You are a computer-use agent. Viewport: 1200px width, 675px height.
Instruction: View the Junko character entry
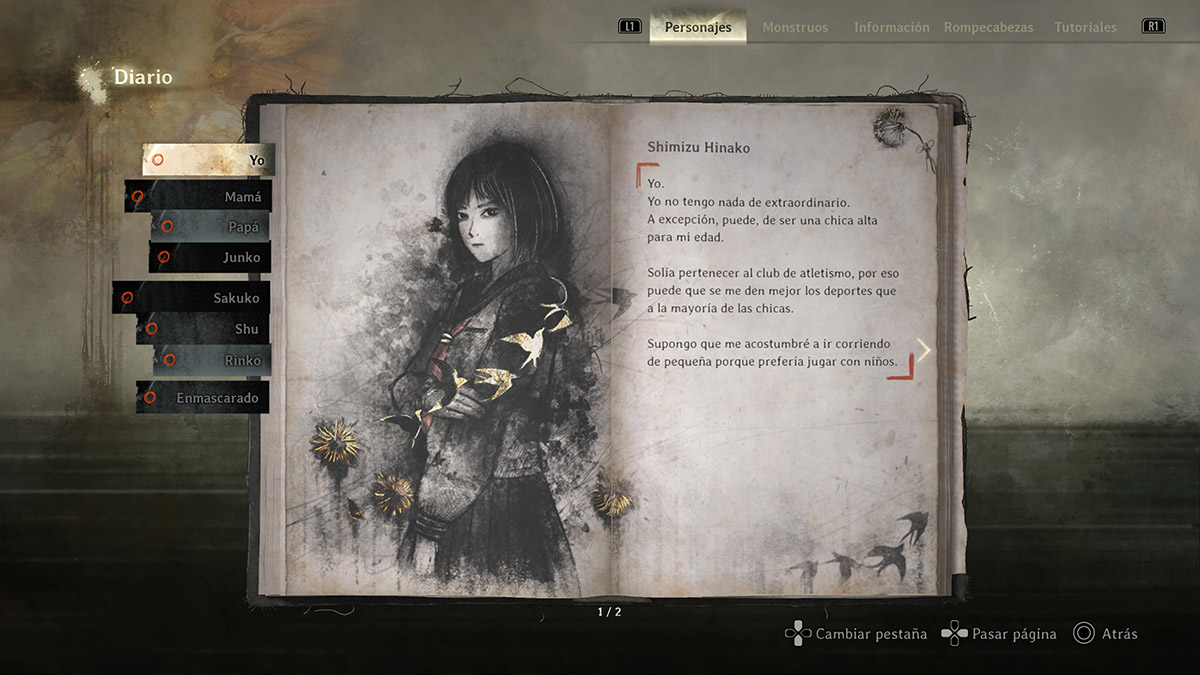pyautogui.click(x=210, y=257)
